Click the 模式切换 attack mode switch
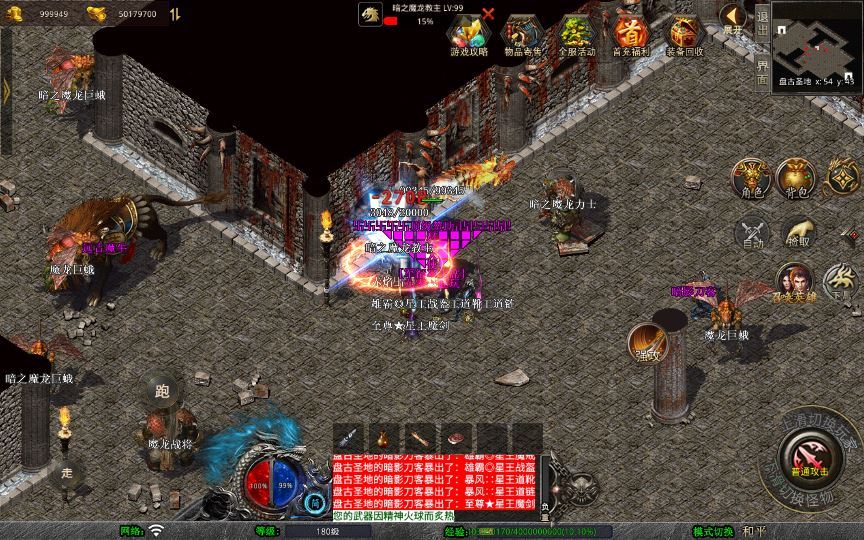 point(711,530)
